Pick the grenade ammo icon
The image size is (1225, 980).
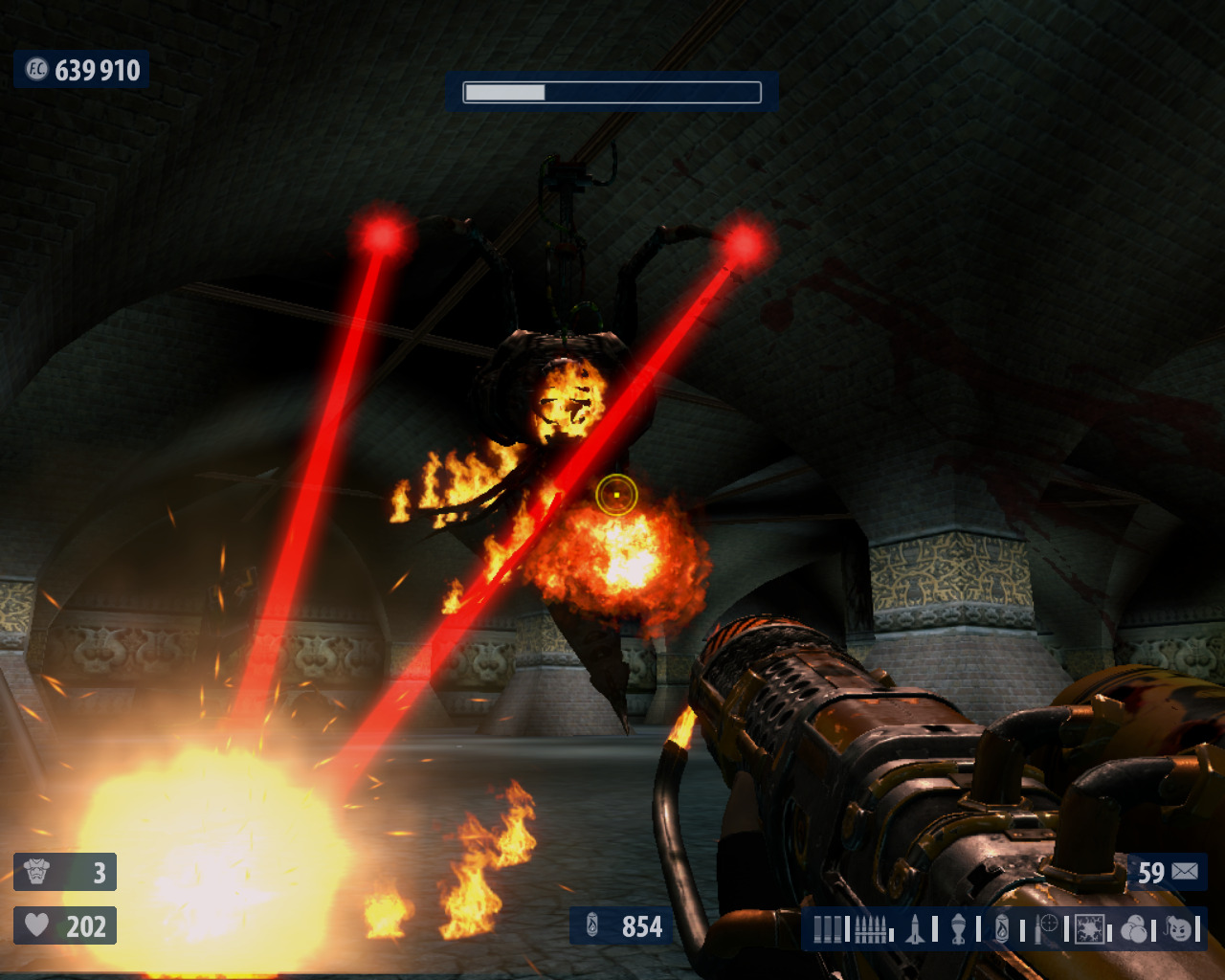(x=958, y=929)
